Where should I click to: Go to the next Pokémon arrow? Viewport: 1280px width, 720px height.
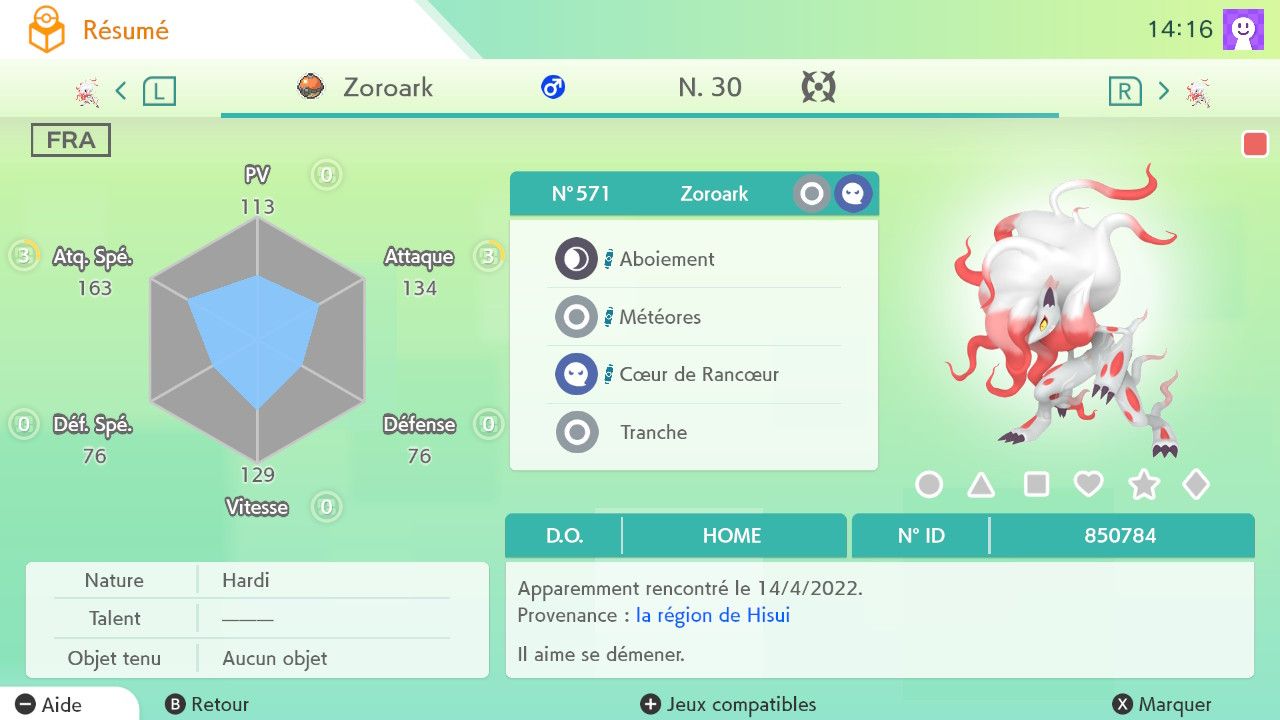[1164, 91]
